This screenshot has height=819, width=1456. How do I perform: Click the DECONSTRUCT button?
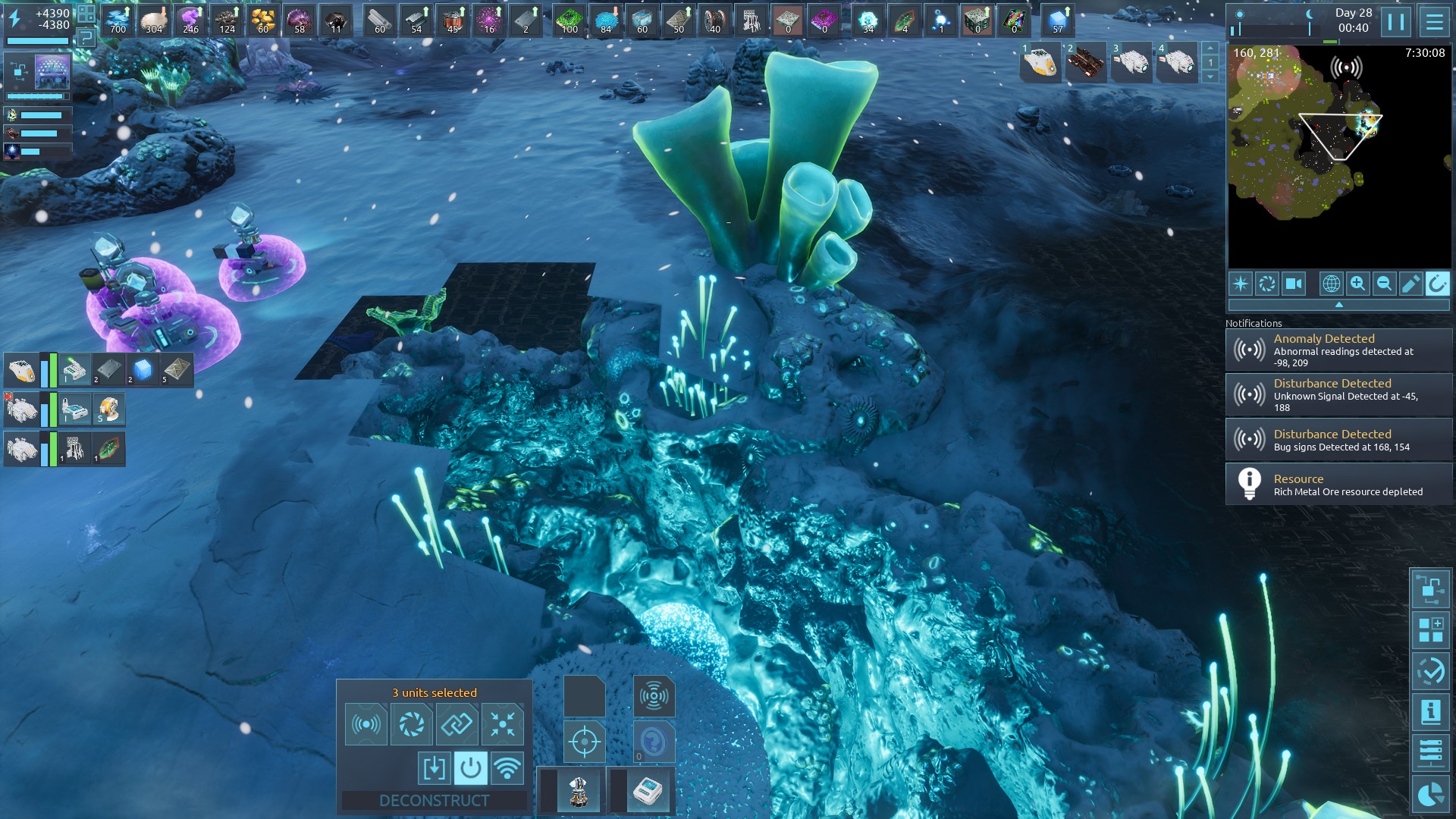pyautogui.click(x=434, y=800)
